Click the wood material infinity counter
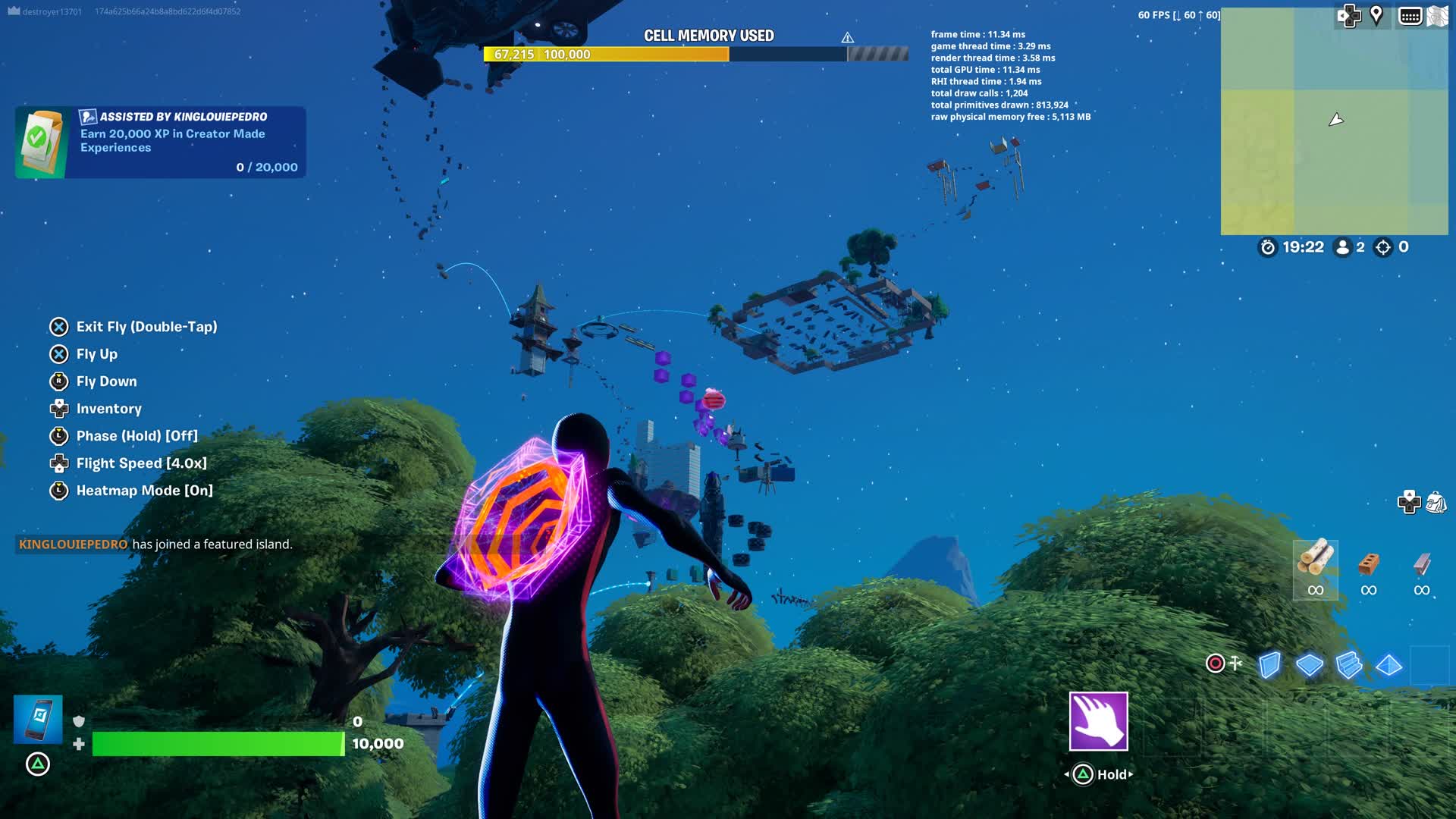The image size is (1456, 819). tap(1315, 588)
